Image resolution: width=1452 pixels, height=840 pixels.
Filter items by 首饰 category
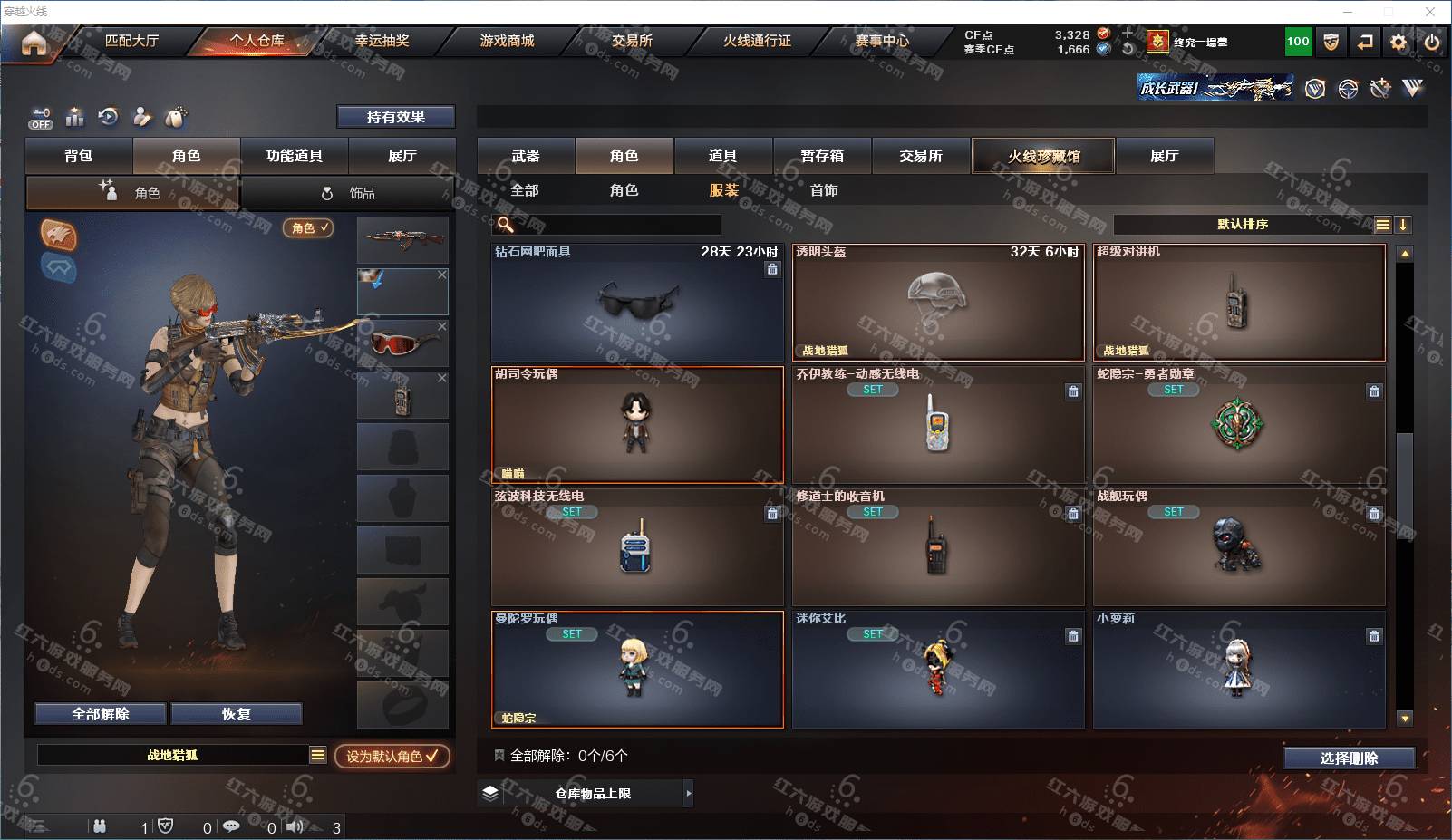point(824,190)
